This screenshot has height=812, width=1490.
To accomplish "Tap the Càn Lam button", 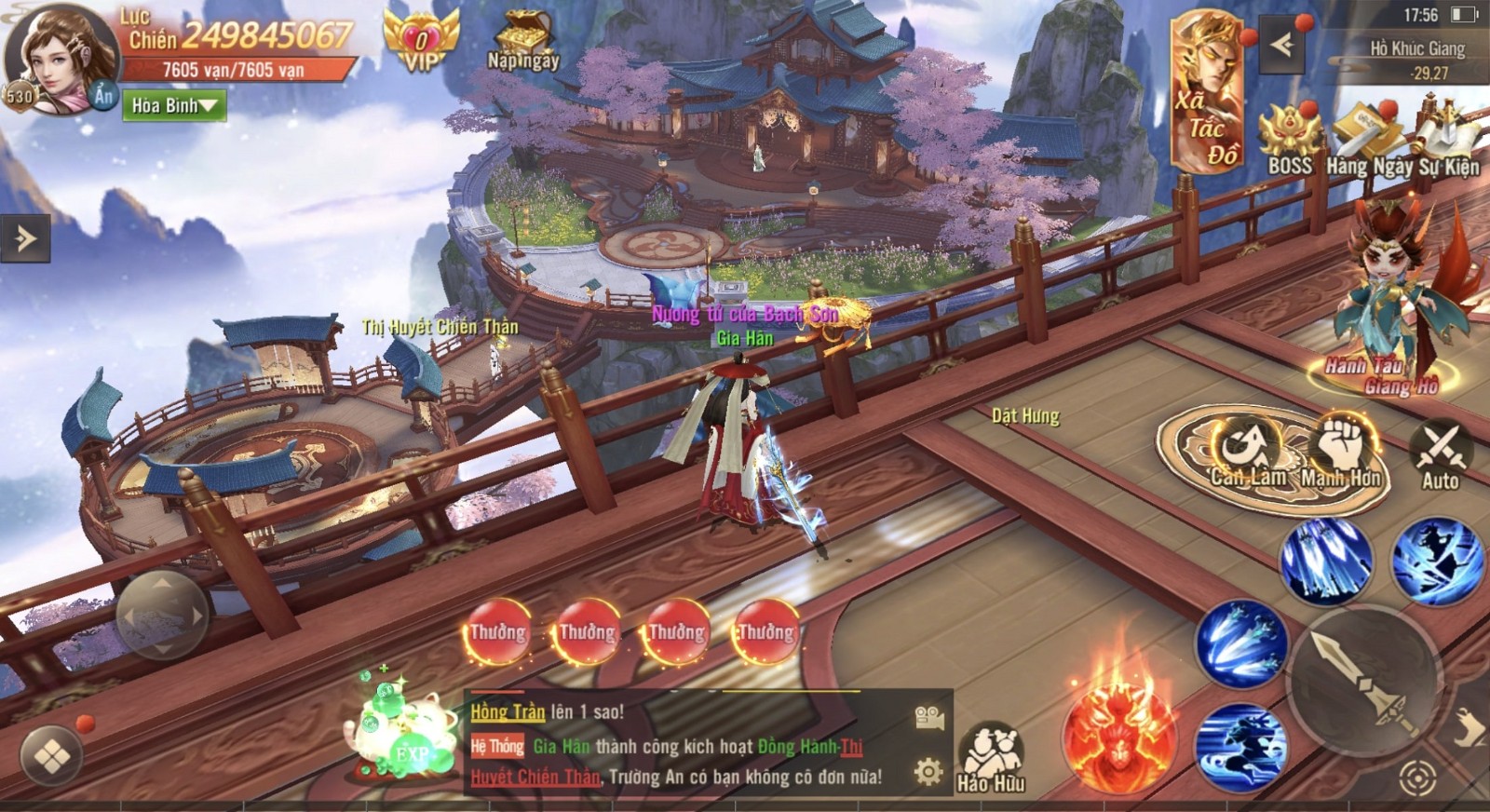I will point(1246,452).
